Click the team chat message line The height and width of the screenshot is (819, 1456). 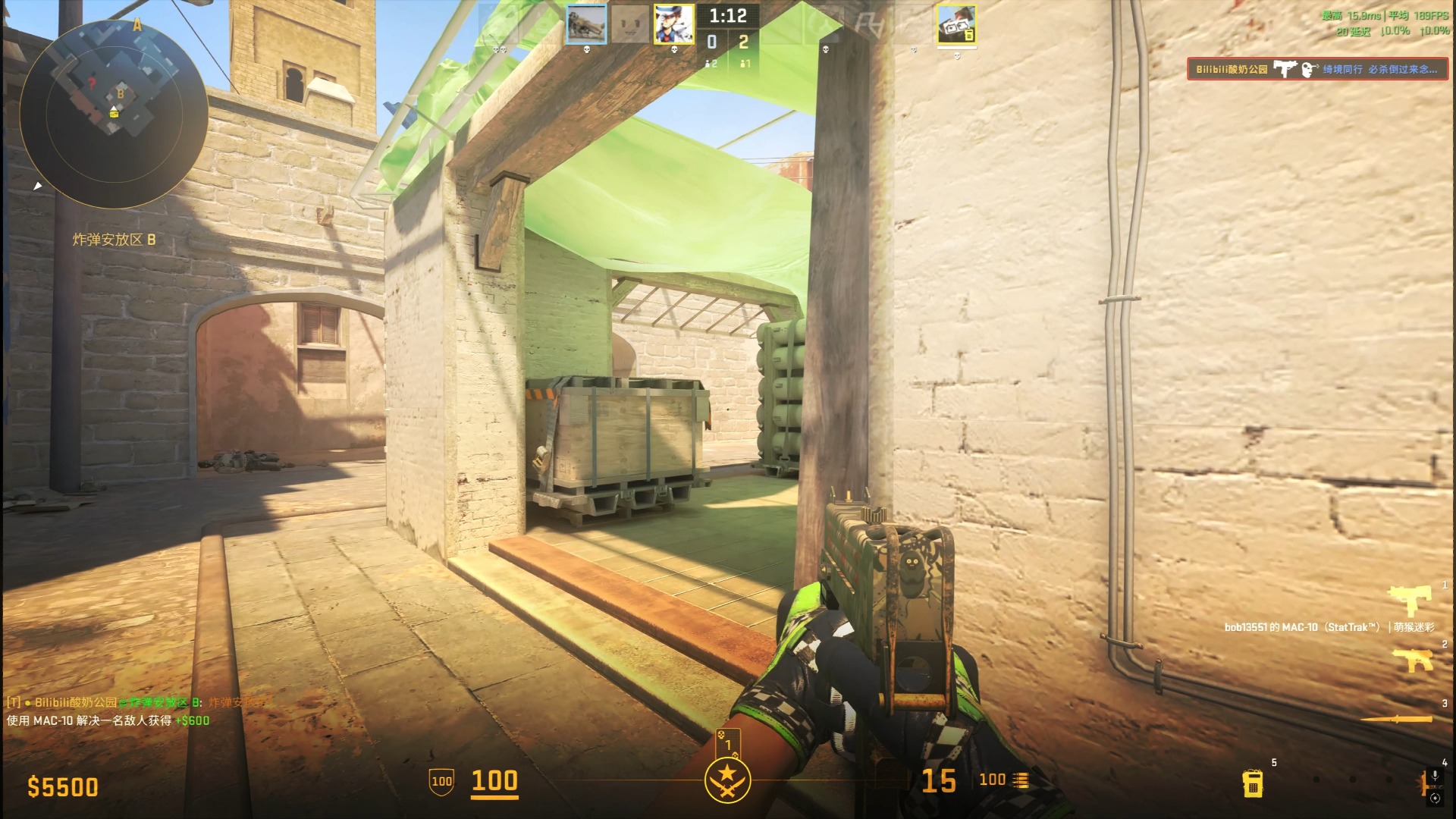[x=136, y=702]
